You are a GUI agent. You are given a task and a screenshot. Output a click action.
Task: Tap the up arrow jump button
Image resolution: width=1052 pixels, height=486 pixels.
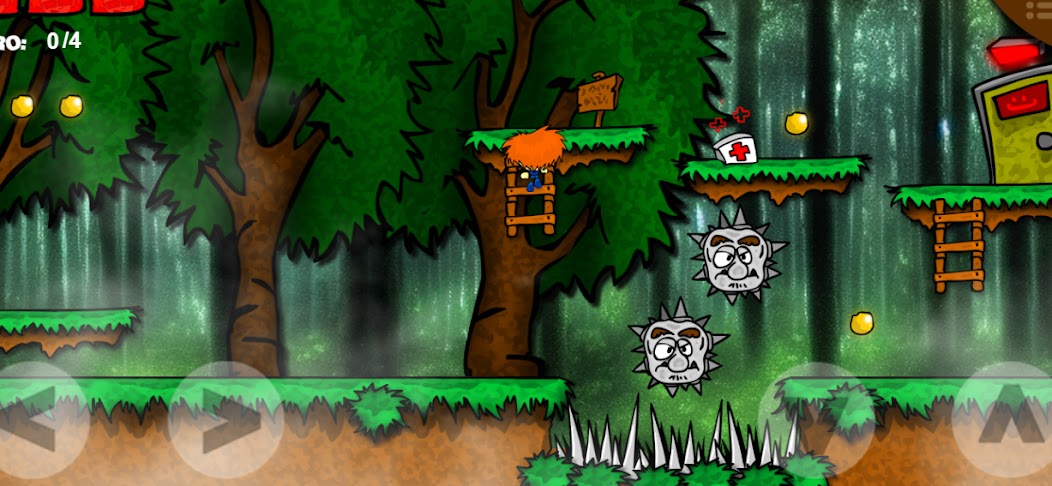[1005, 418]
